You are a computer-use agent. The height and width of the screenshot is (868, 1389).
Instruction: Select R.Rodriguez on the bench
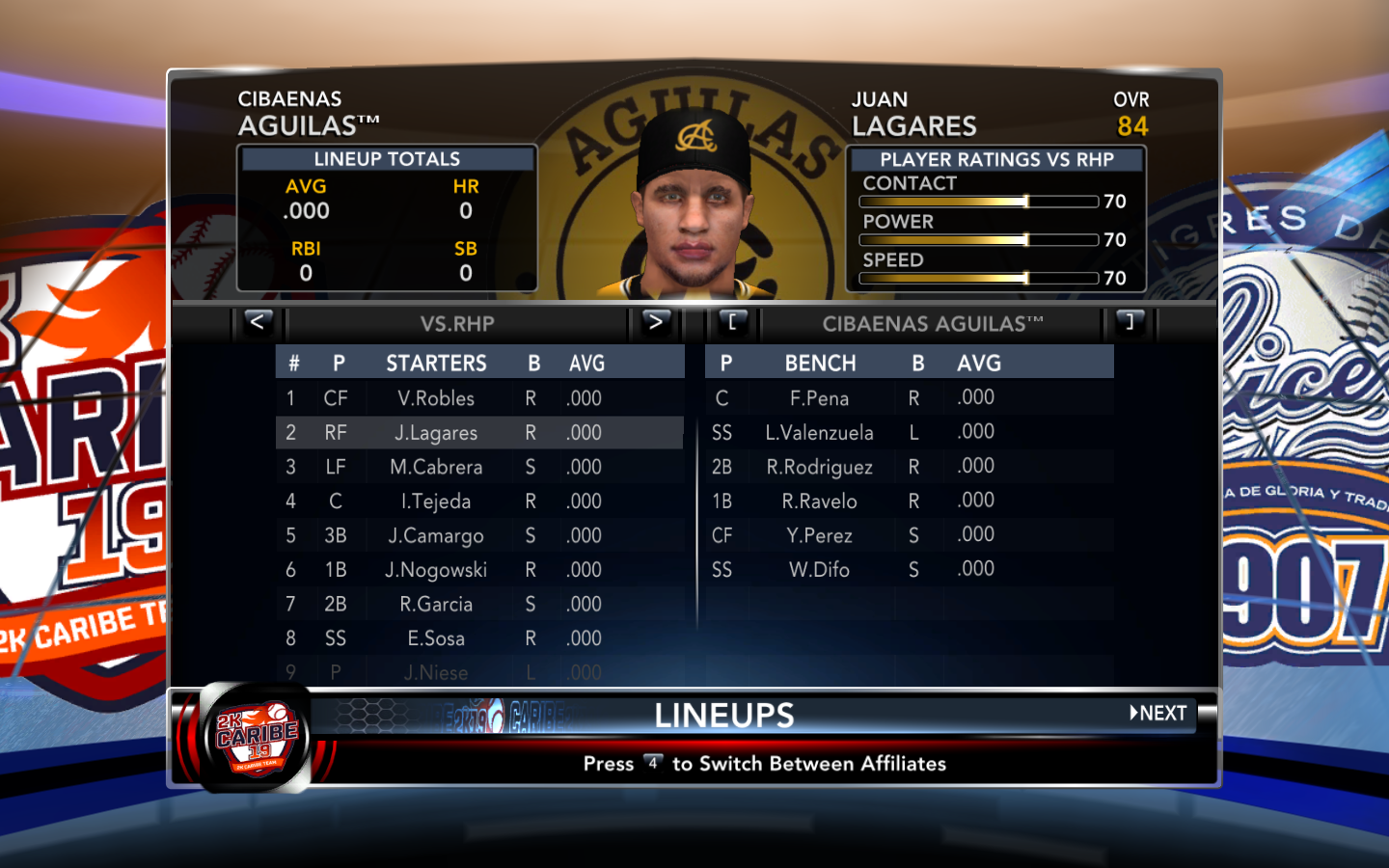[x=820, y=468]
